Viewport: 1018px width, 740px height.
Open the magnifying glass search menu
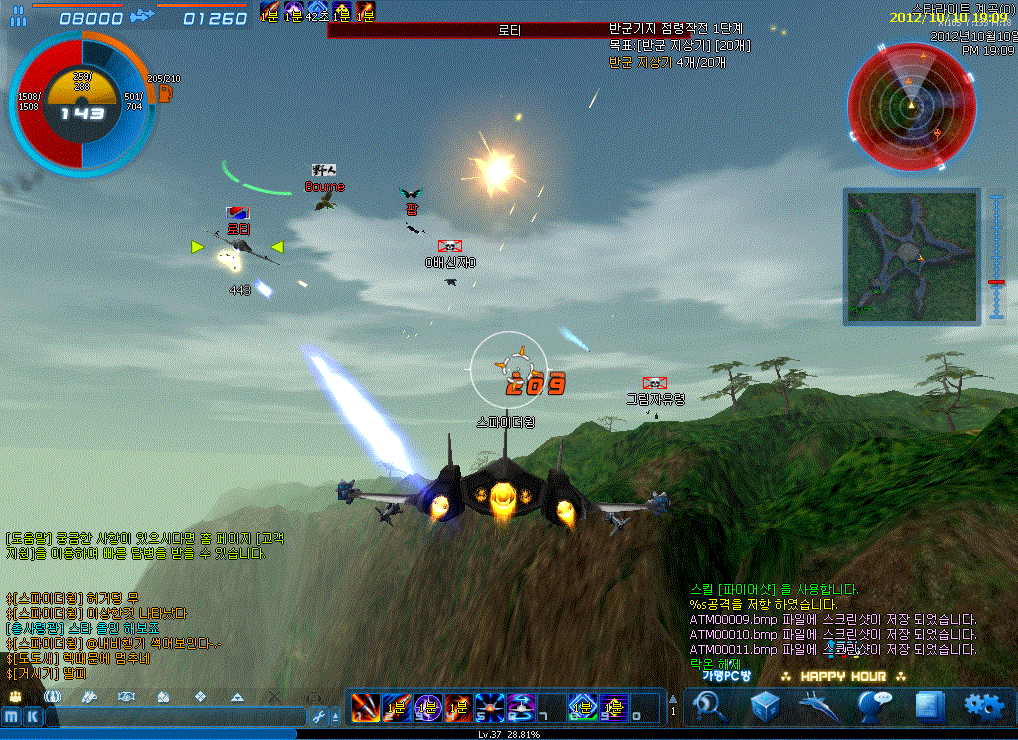pyautogui.click(x=711, y=705)
